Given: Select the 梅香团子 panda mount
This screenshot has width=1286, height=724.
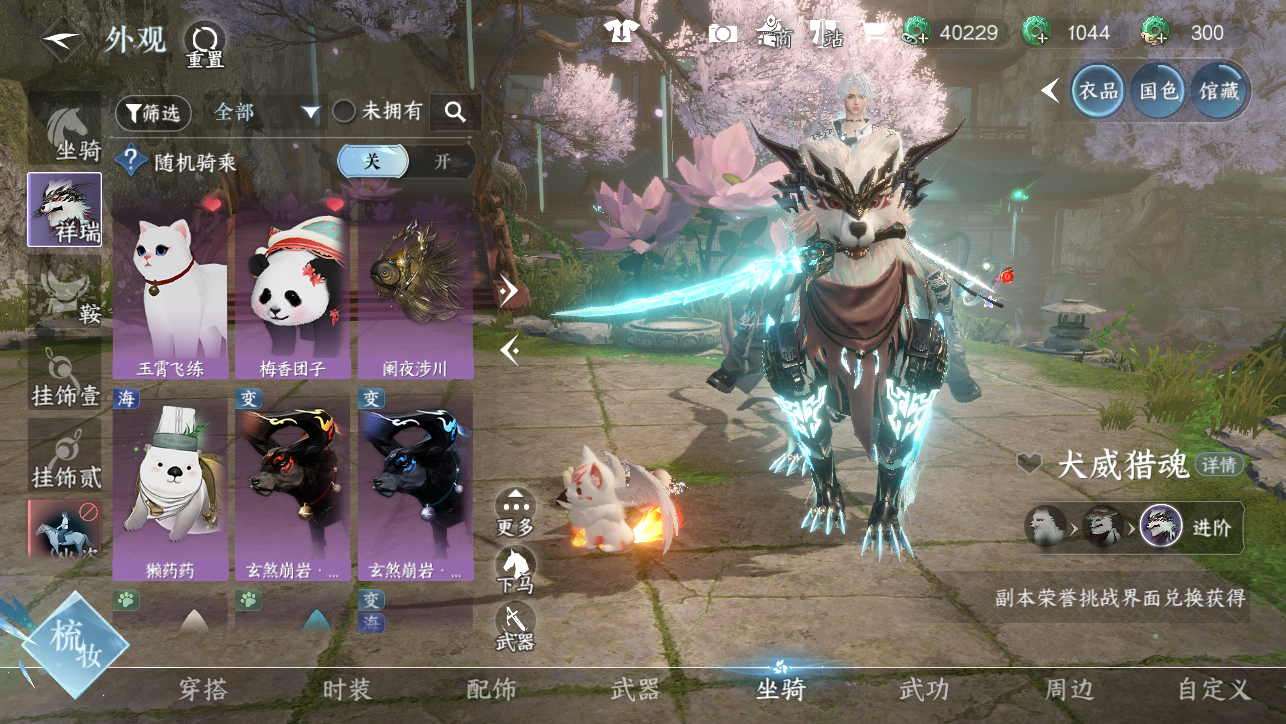Looking at the screenshot, I should point(292,290).
